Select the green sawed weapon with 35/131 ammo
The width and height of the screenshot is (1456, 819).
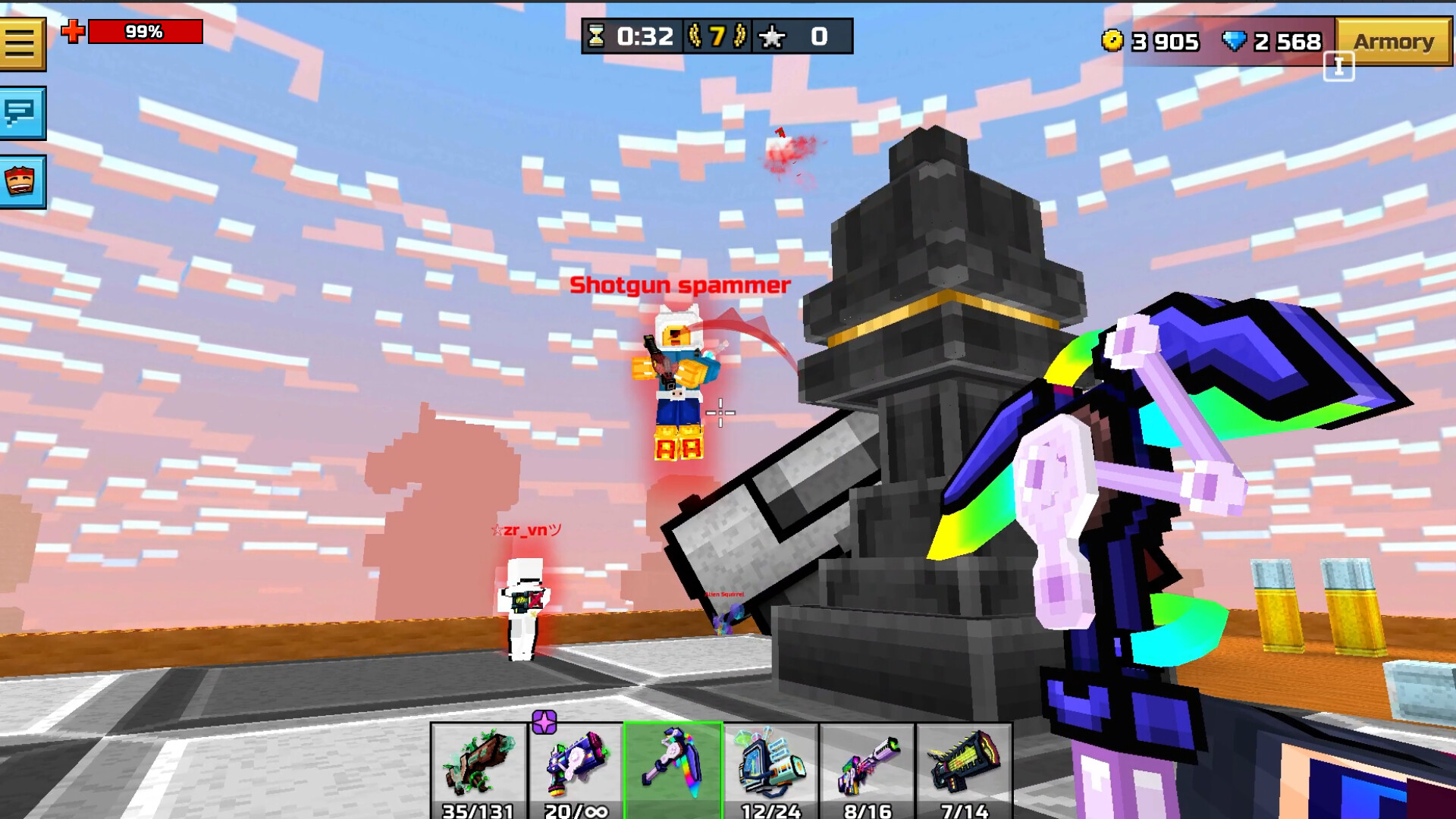pyautogui.click(x=478, y=766)
